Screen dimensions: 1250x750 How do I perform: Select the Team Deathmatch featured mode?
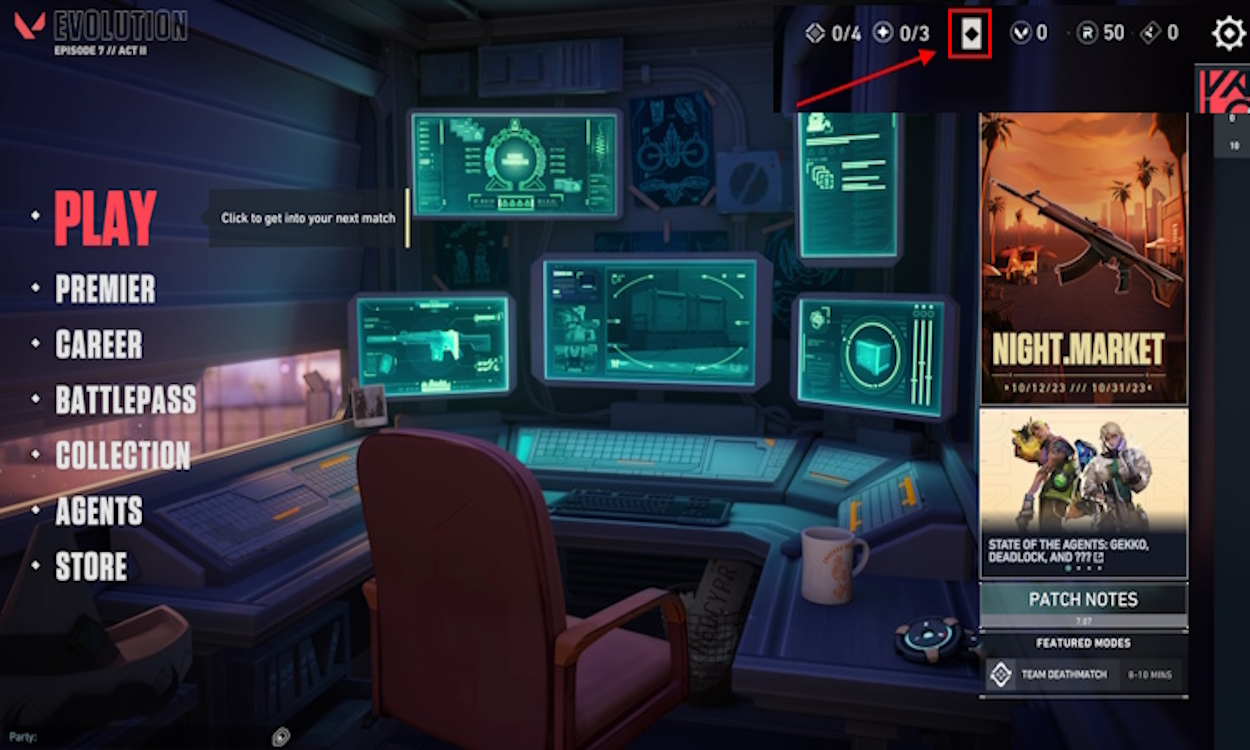point(1083,674)
